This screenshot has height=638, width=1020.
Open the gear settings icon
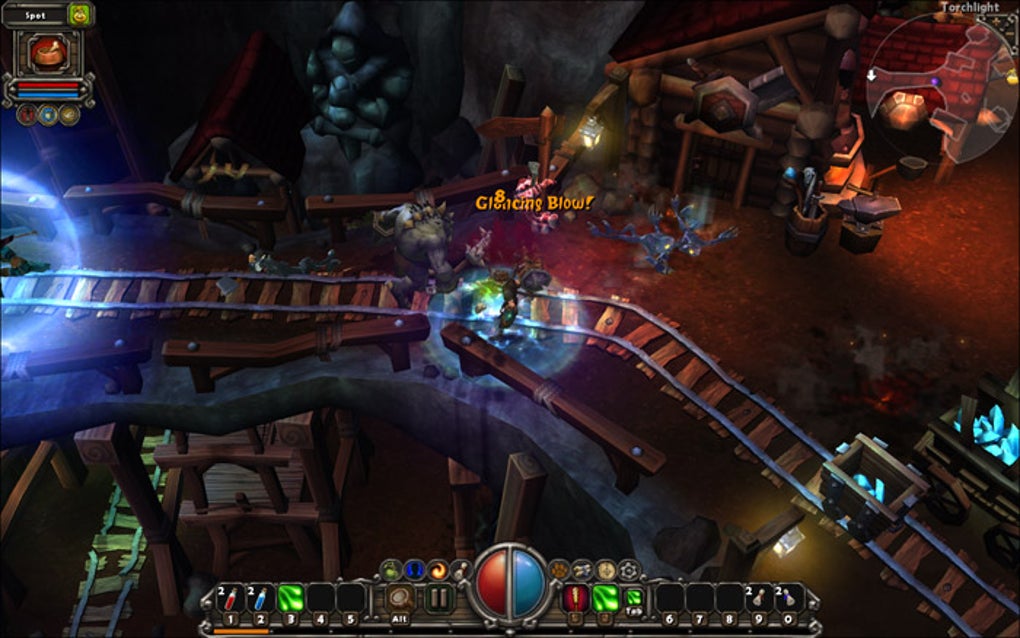coord(628,571)
